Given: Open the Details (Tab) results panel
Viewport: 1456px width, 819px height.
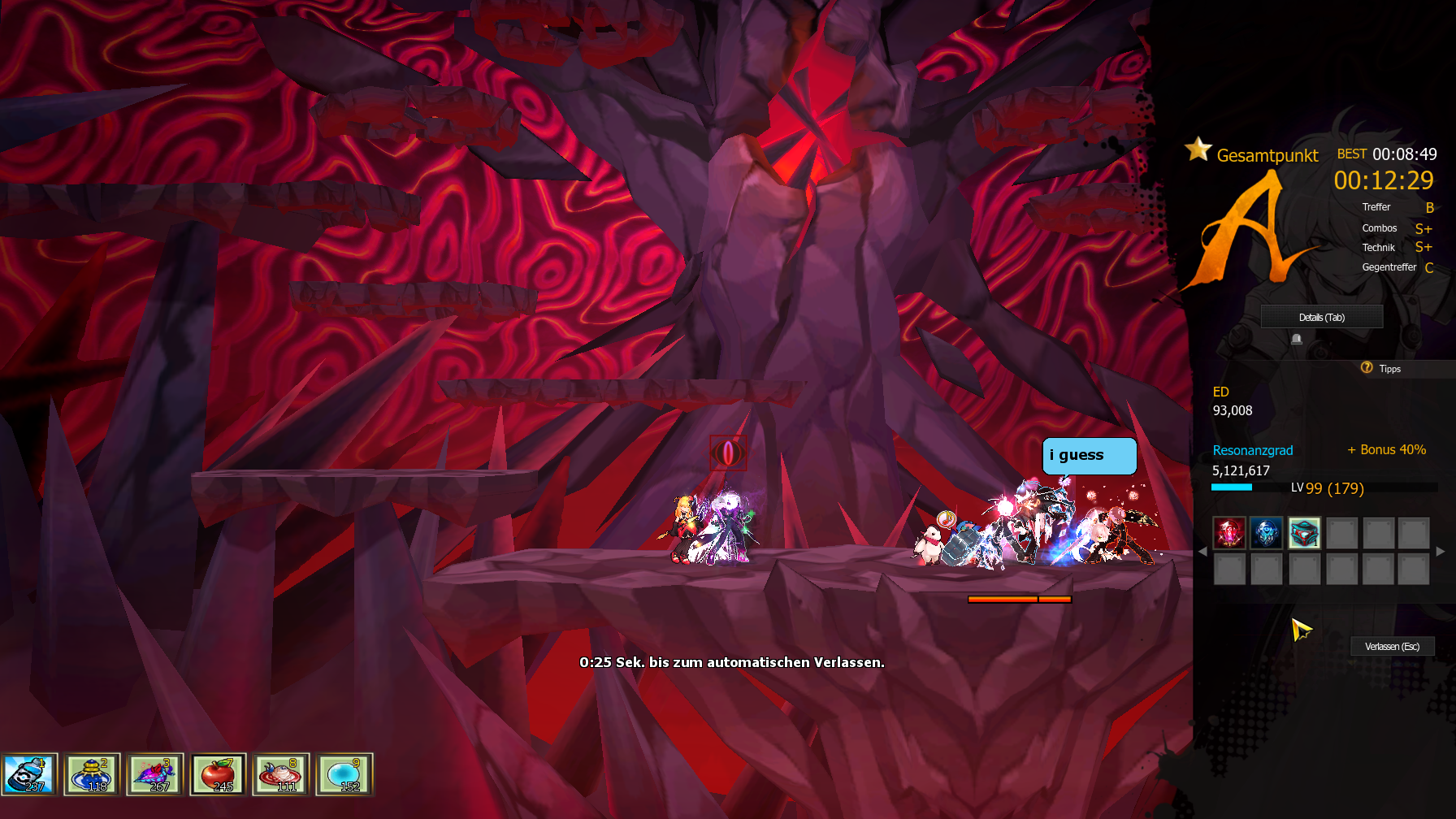Looking at the screenshot, I should (x=1321, y=317).
